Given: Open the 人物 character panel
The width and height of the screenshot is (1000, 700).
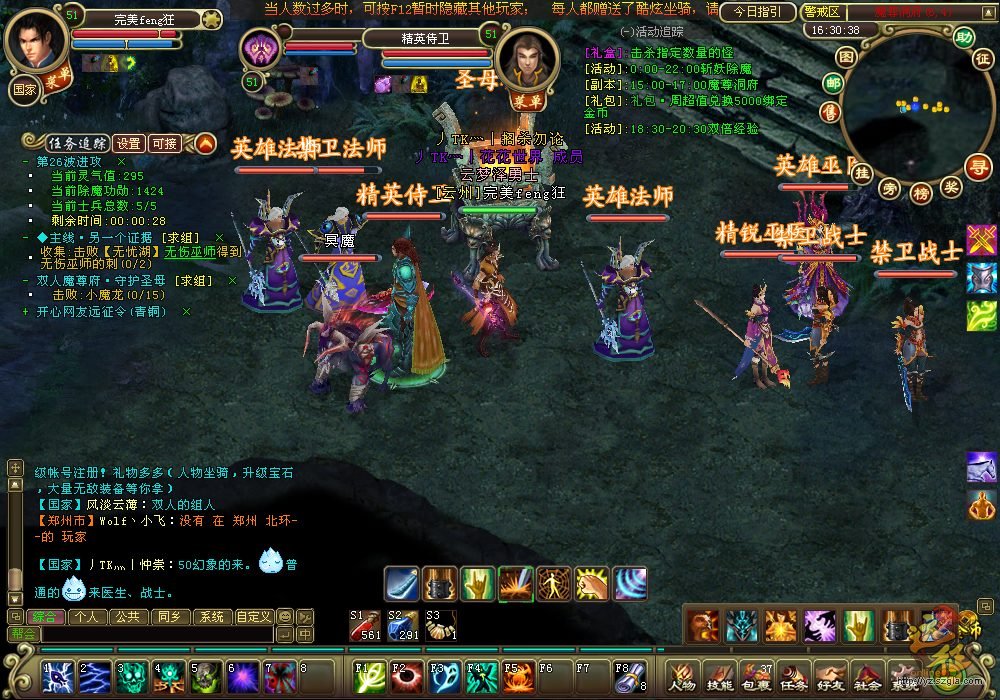Looking at the screenshot, I should [x=682, y=679].
